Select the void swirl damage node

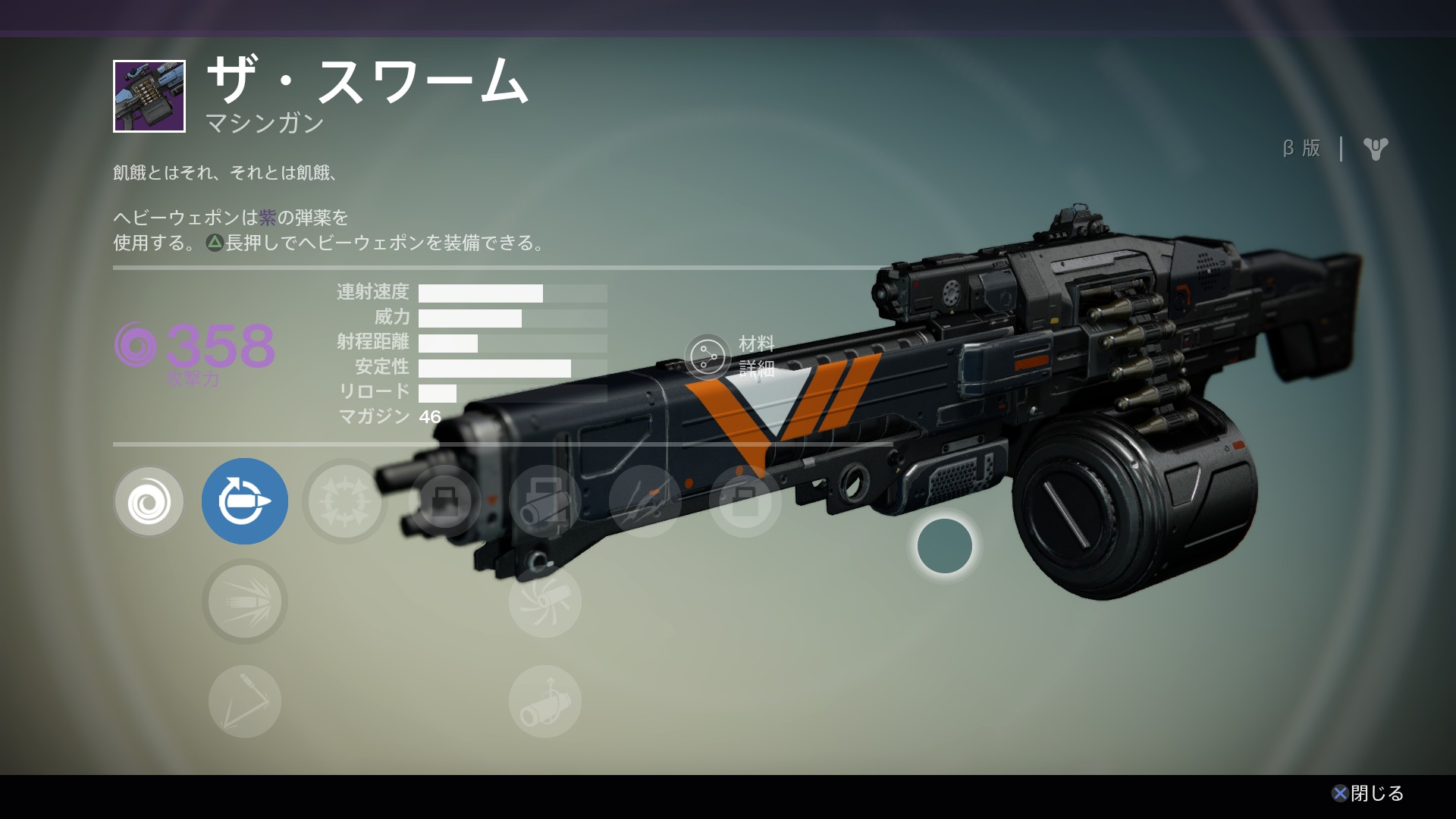point(149,501)
